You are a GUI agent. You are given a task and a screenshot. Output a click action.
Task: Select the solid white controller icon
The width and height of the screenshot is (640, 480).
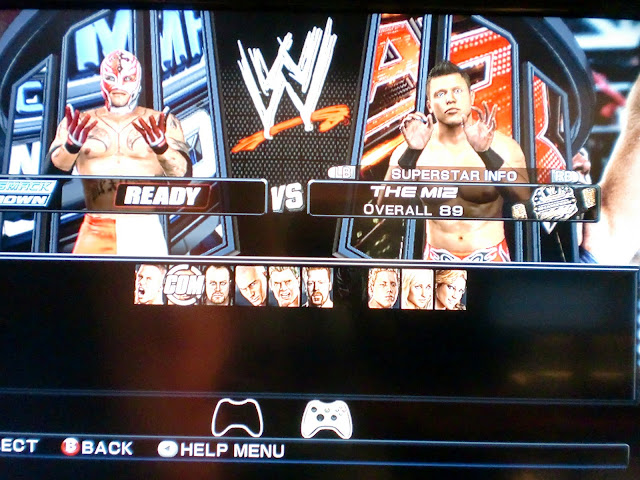pyautogui.click(x=326, y=418)
